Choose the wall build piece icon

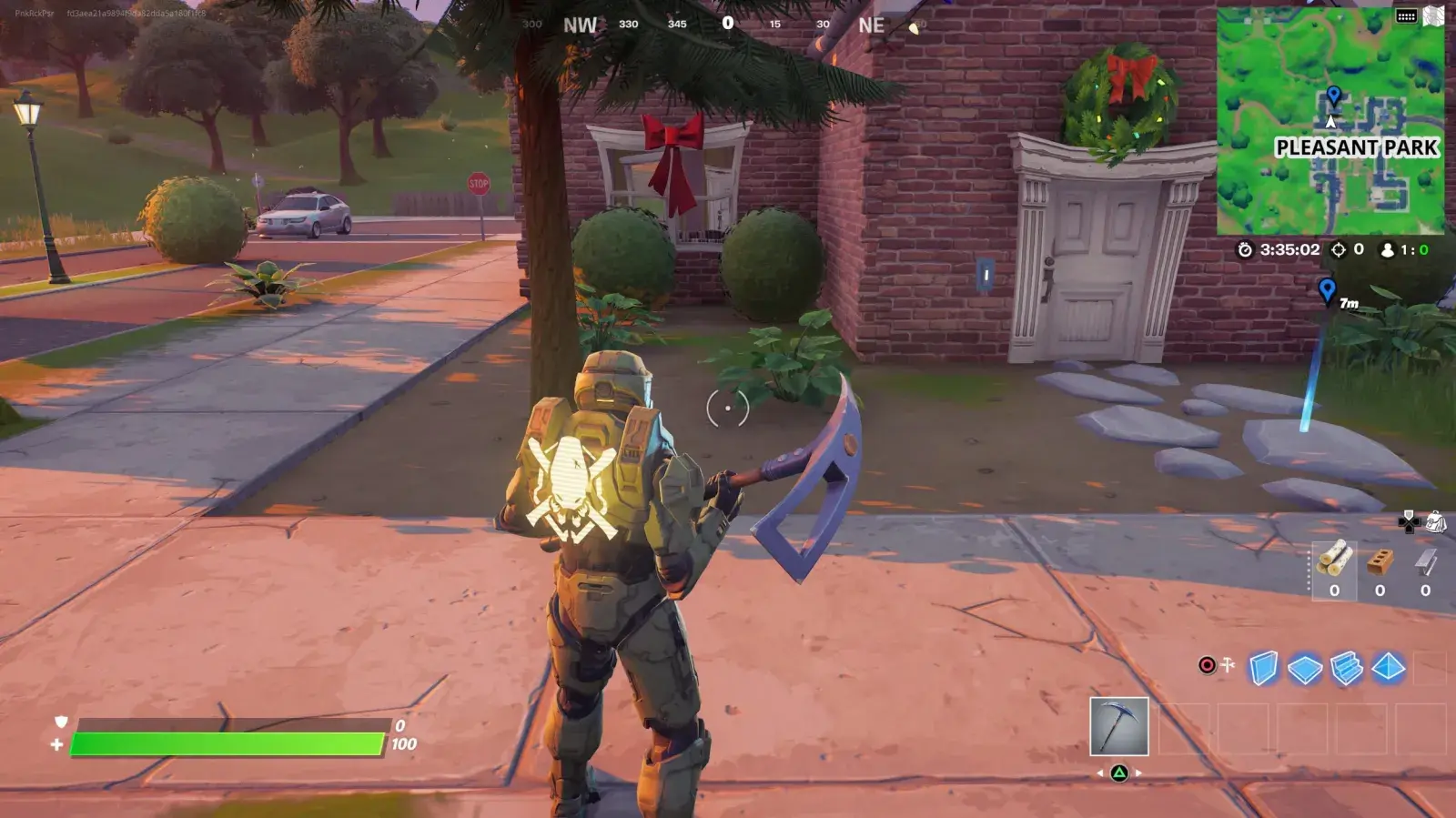click(x=1265, y=666)
